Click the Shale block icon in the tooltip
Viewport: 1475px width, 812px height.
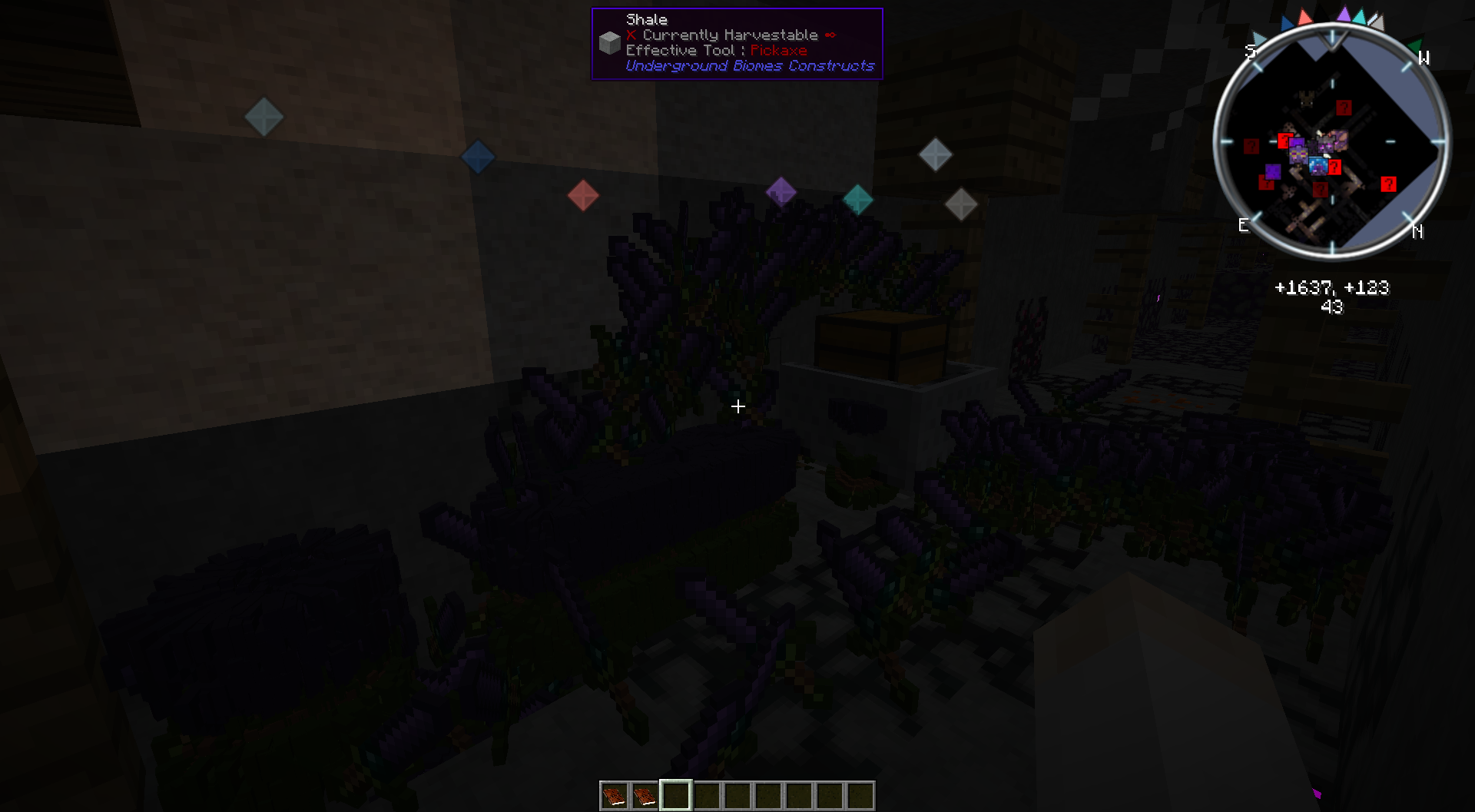coord(609,42)
